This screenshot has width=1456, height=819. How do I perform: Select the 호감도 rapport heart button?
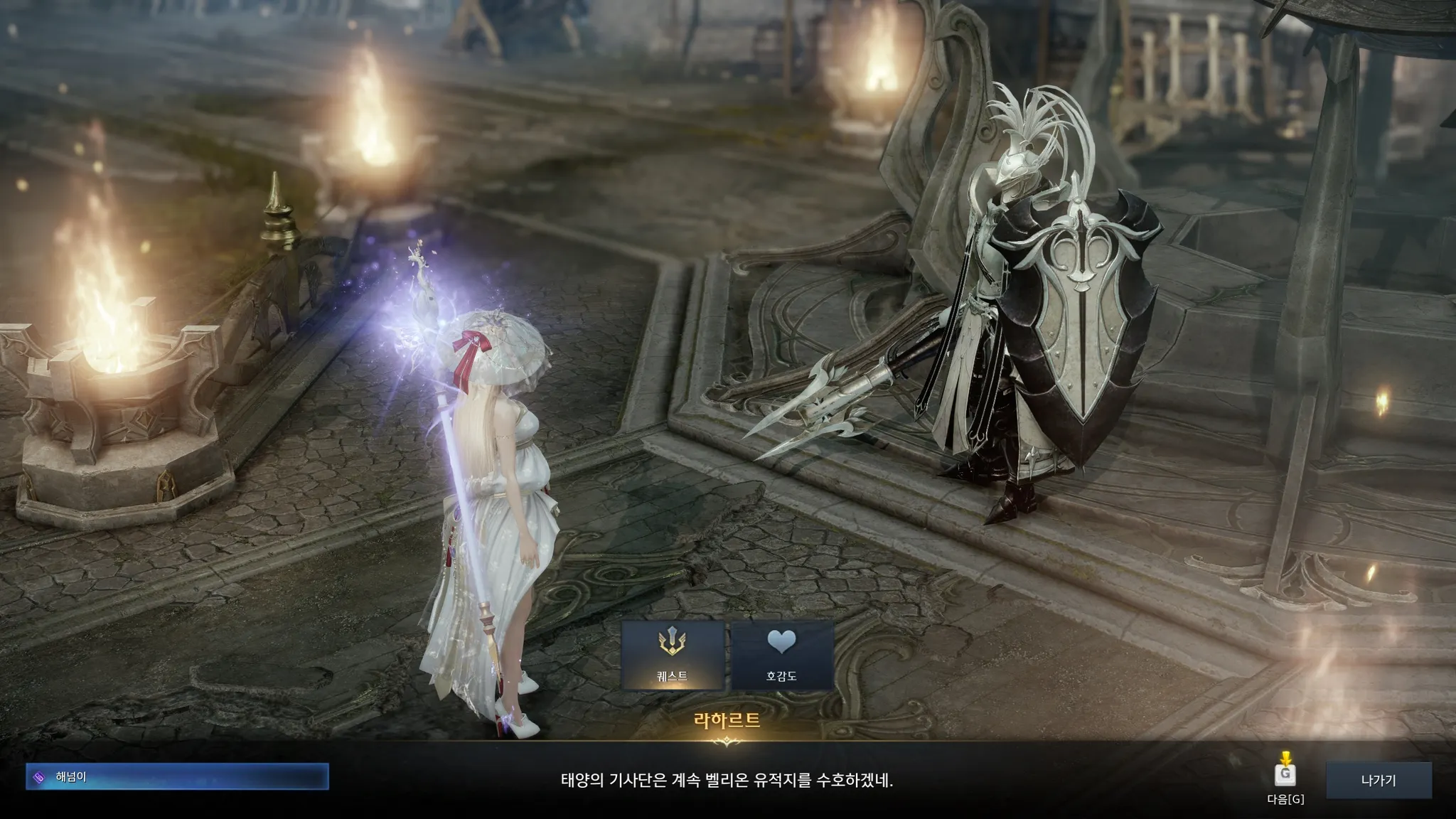pyautogui.click(x=781, y=655)
